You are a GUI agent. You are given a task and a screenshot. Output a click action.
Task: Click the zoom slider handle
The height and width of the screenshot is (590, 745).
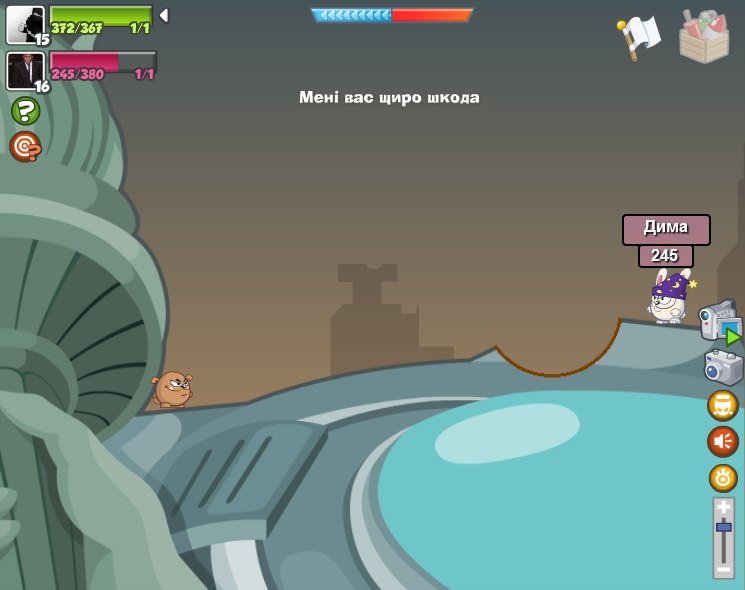723,527
